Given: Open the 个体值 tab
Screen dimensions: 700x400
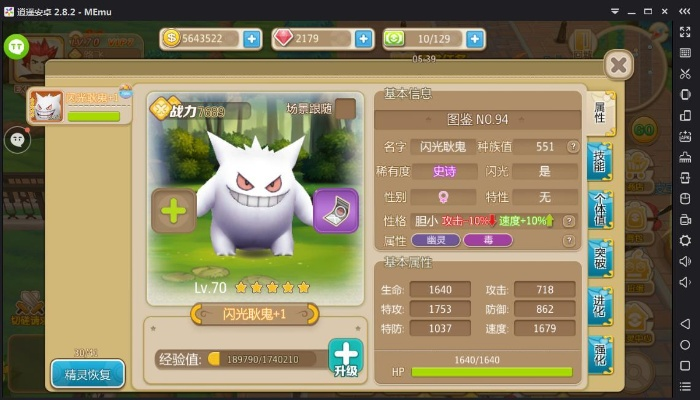Looking at the screenshot, I should [600, 210].
